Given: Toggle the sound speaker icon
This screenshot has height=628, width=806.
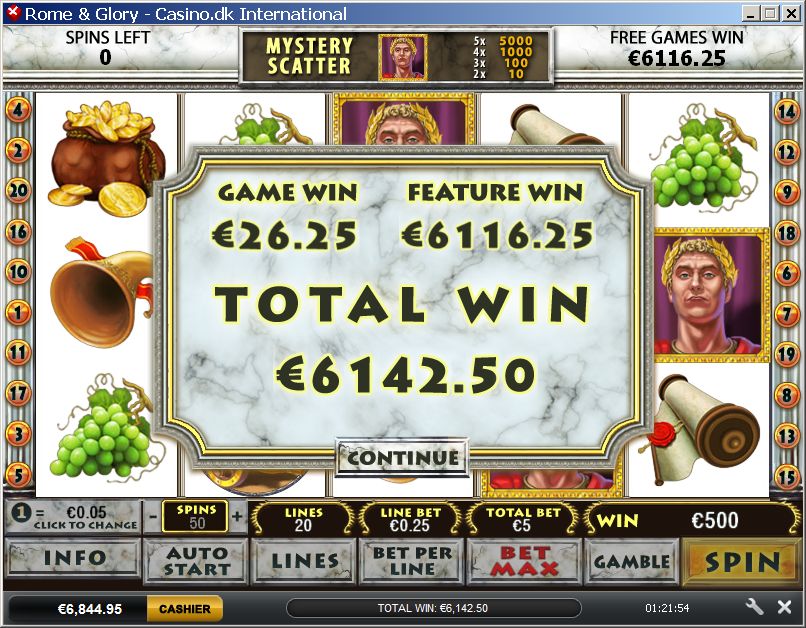Looking at the screenshot, I should point(784,607).
